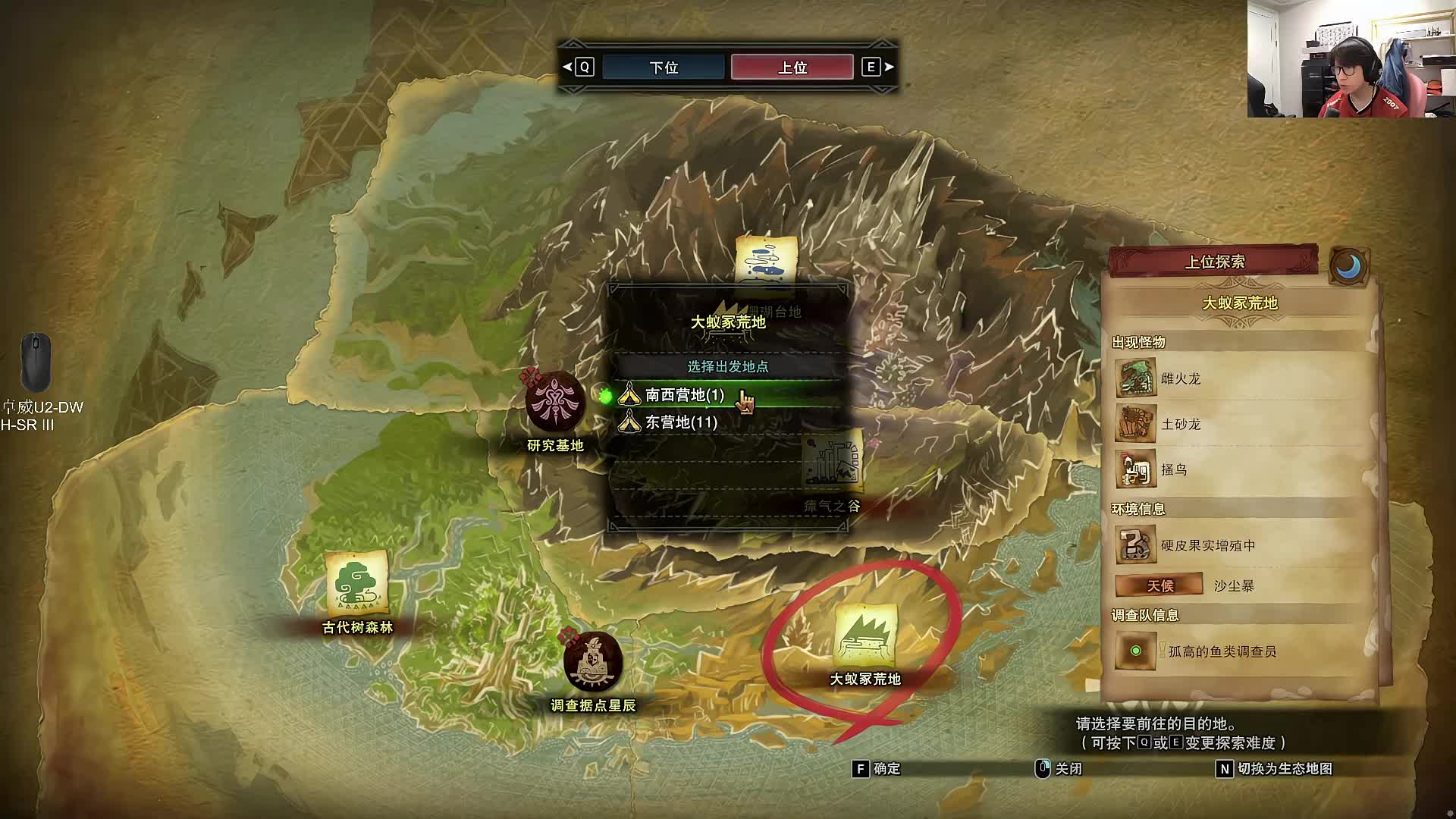Switch to ecology map via 切换为生态地图

pos(1276,769)
